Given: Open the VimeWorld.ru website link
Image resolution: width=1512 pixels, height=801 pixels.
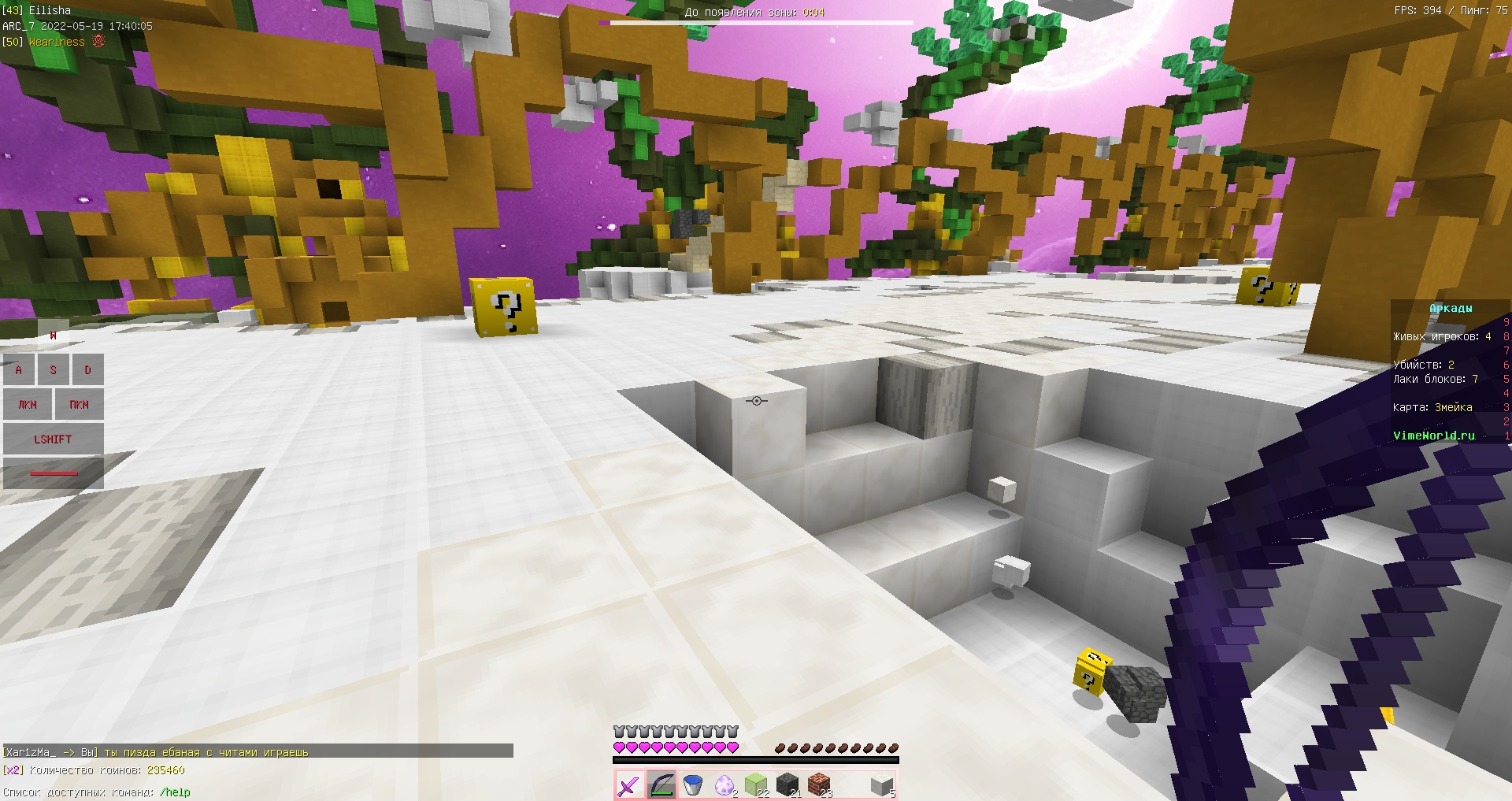Looking at the screenshot, I should pyautogui.click(x=1435, y=436).
